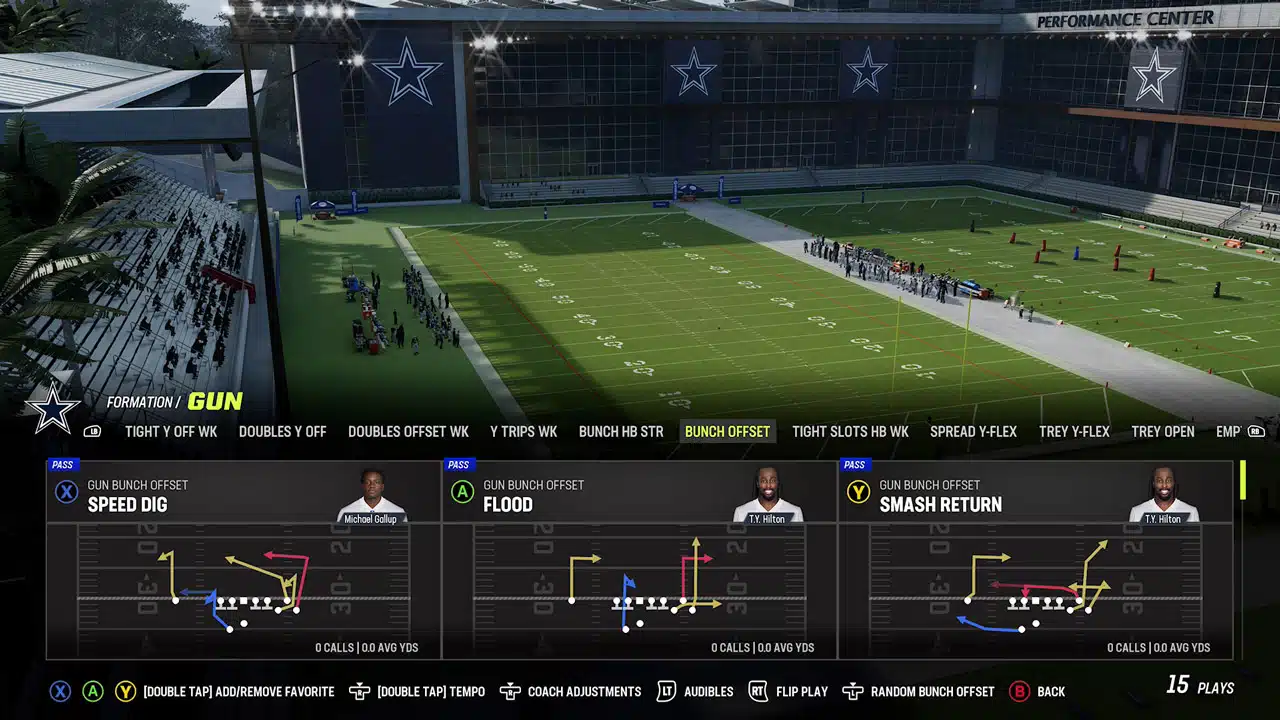Open the Audibles option

coord(708,691)
